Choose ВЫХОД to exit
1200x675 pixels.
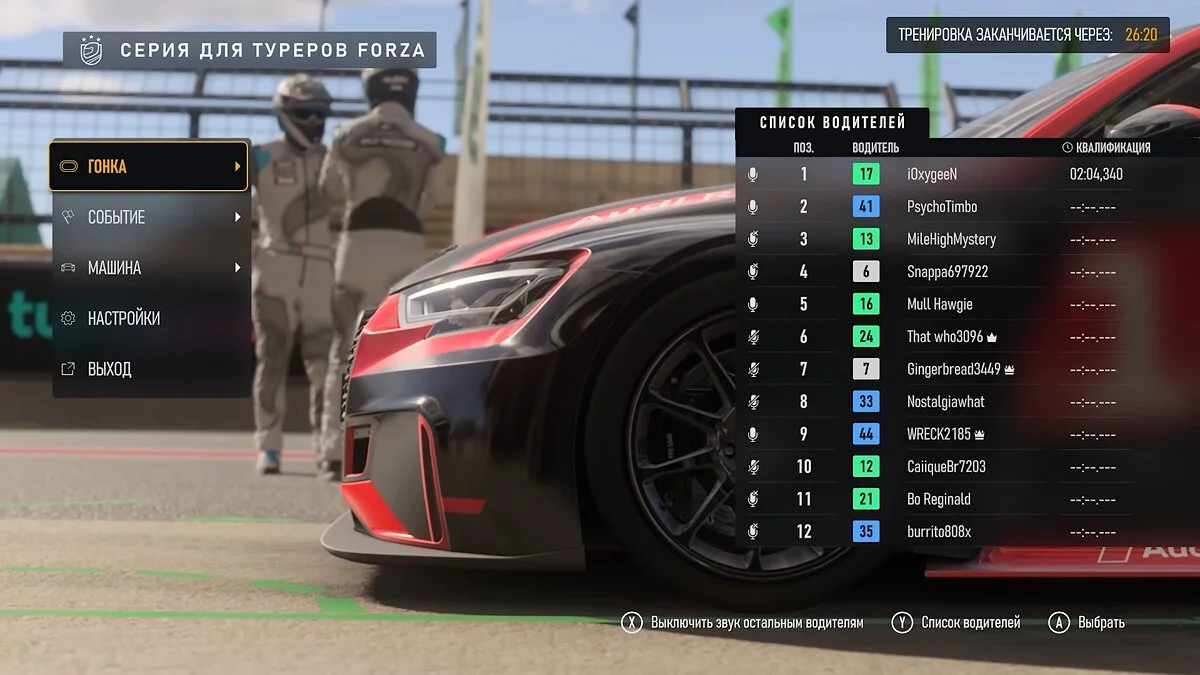tap(148, 369)
